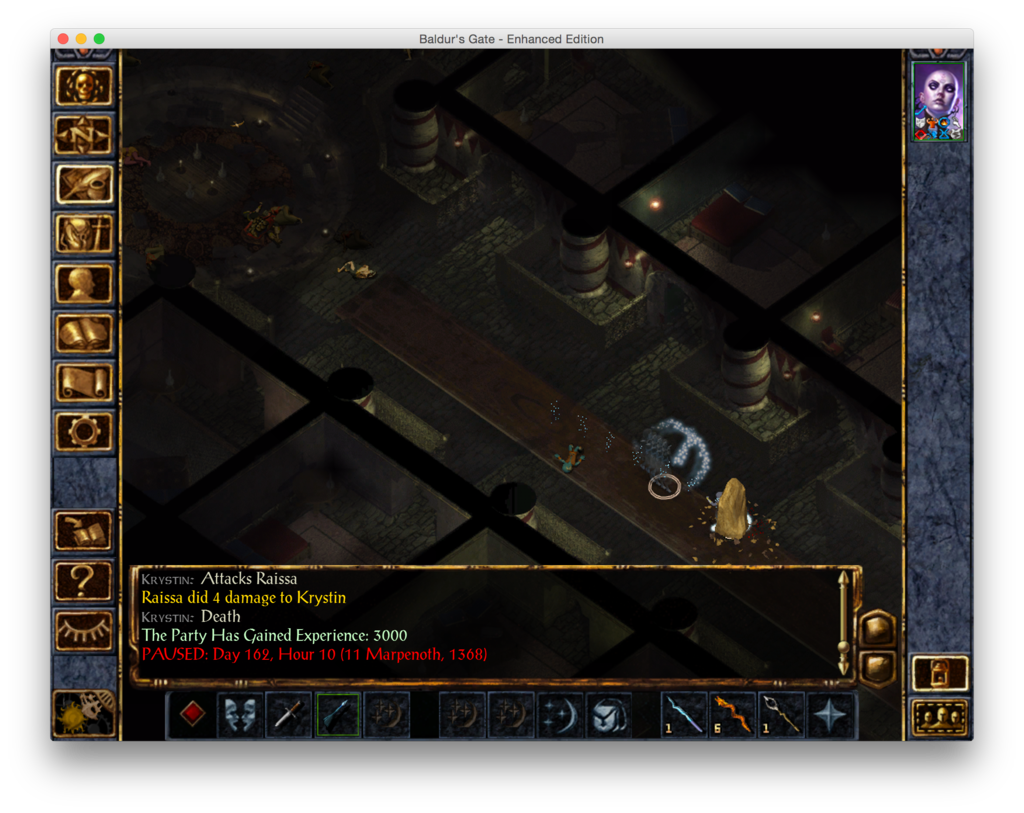Toggle the lantern party AI button
This screenshot has width=1024, height=813.
click(940, 674)
